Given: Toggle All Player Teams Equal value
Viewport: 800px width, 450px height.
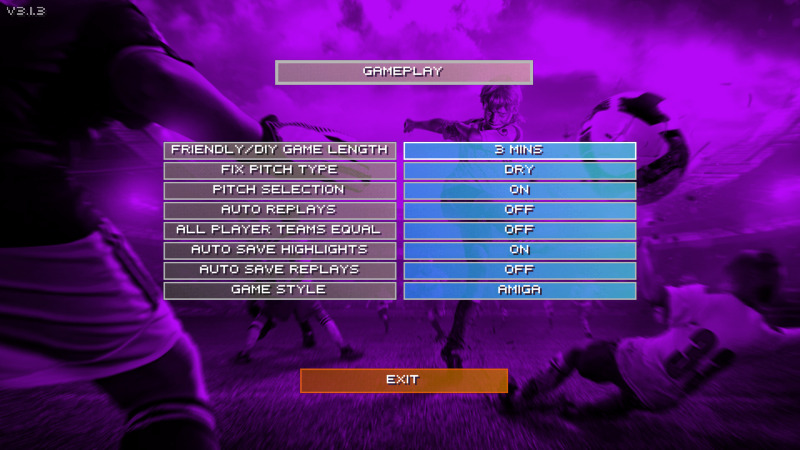Looking at the screenshot, I should pos(519,230).
